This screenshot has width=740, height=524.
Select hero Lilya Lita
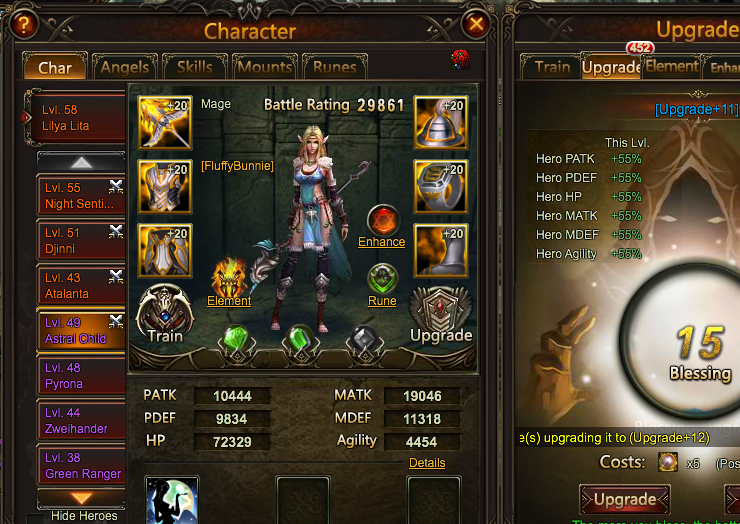[x=78, y=119]
